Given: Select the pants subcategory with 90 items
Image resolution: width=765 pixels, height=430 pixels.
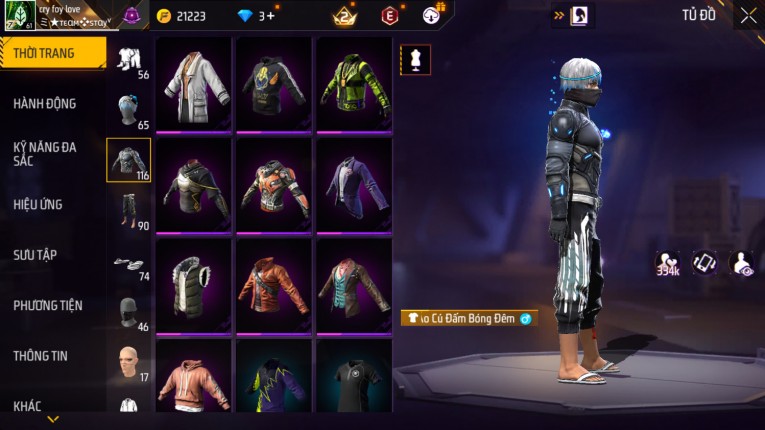Looking at the screenshot, I should coord(129,210).
